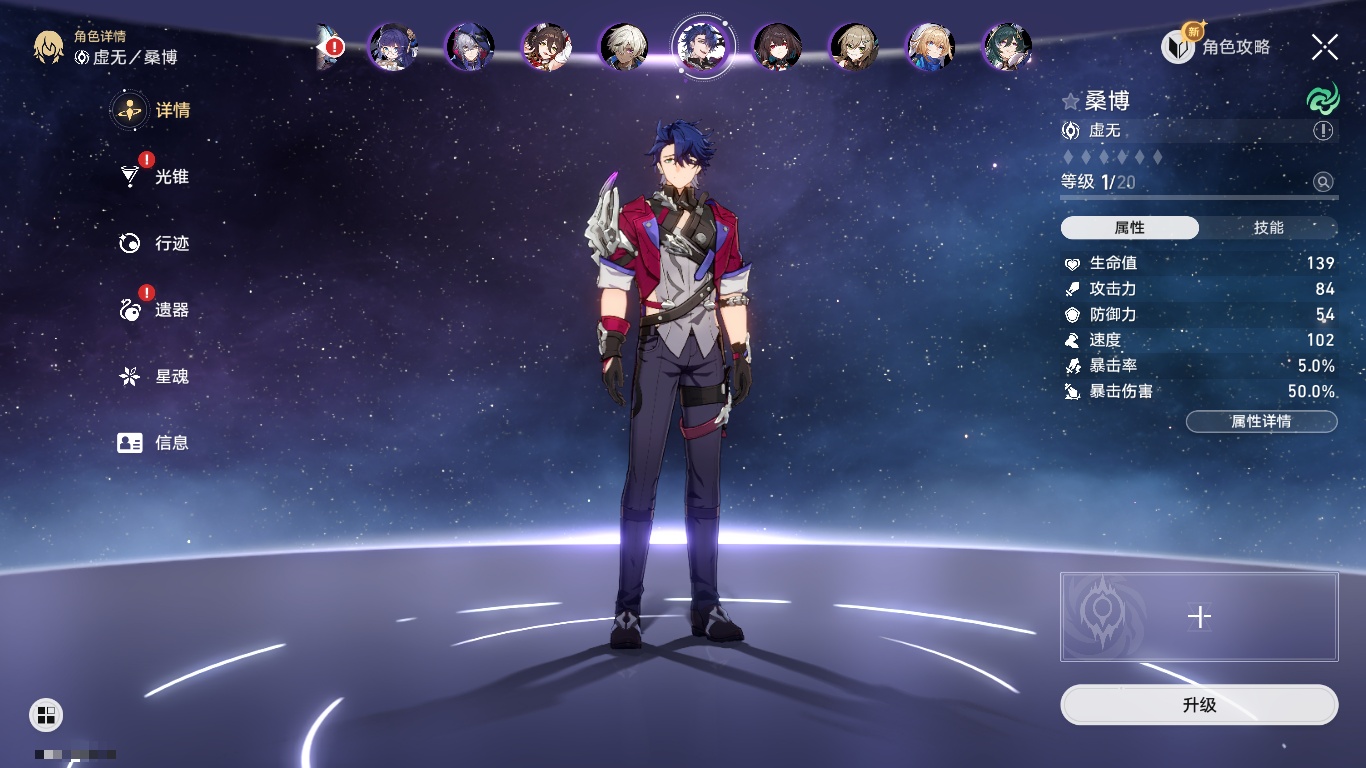Close the character details screen
The height and width of the screenshot is (768, 1366).
tap(1324, 47)
